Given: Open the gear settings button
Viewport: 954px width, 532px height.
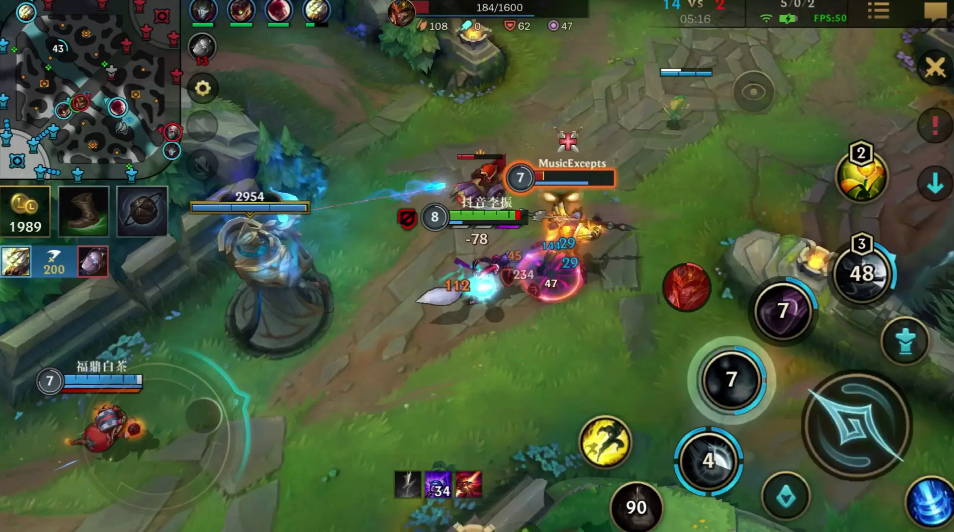Looking at the screenshot, I should [203, 88].
